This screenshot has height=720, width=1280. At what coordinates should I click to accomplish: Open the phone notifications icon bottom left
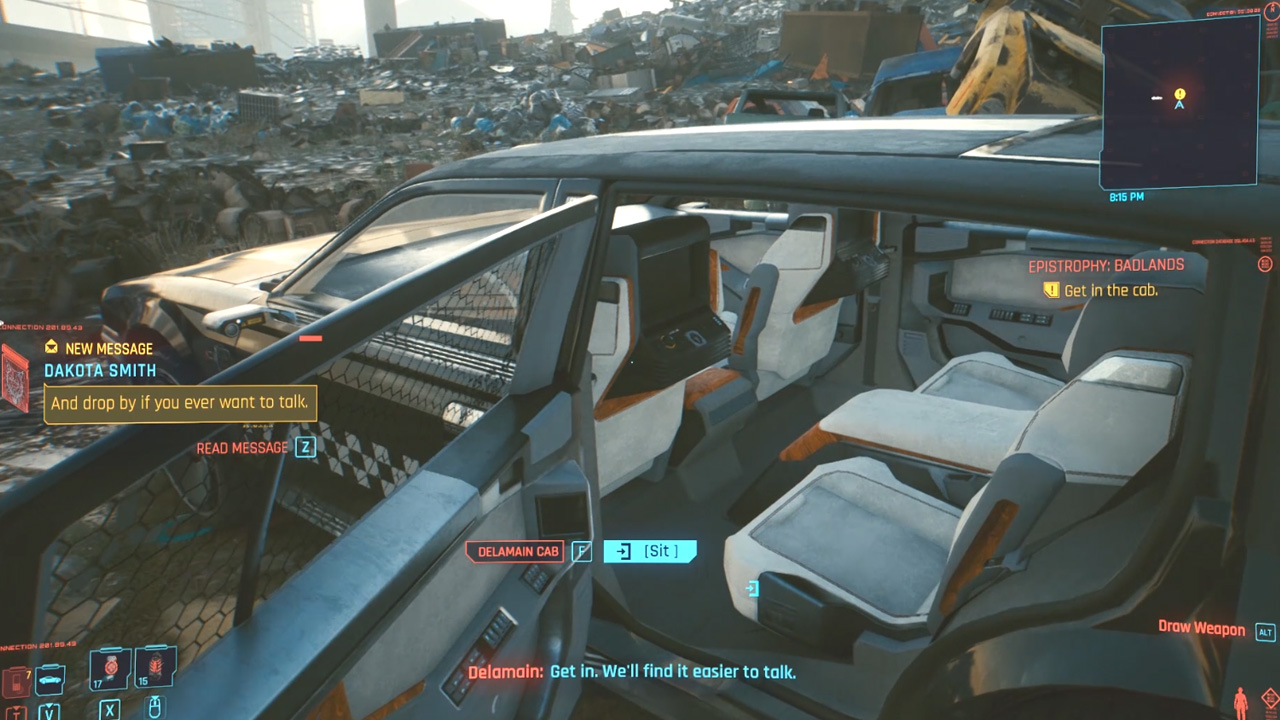16,683
